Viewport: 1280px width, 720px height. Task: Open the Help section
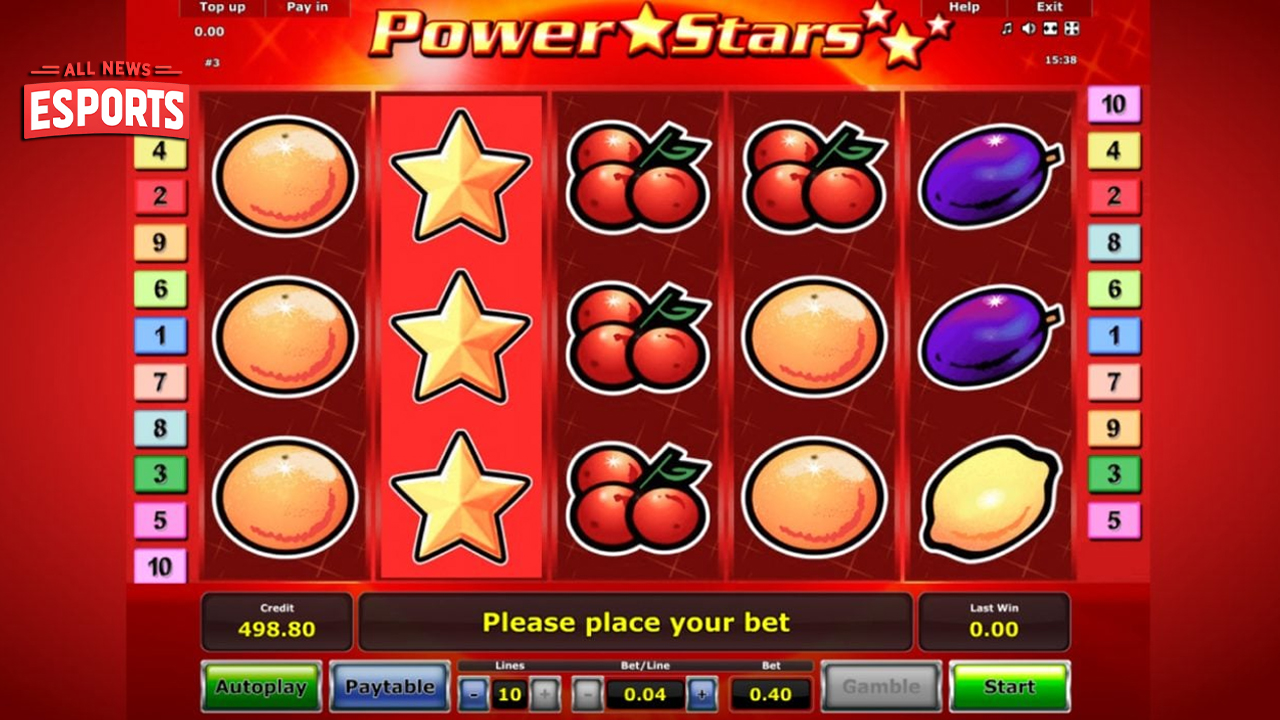tap(963, 7)
